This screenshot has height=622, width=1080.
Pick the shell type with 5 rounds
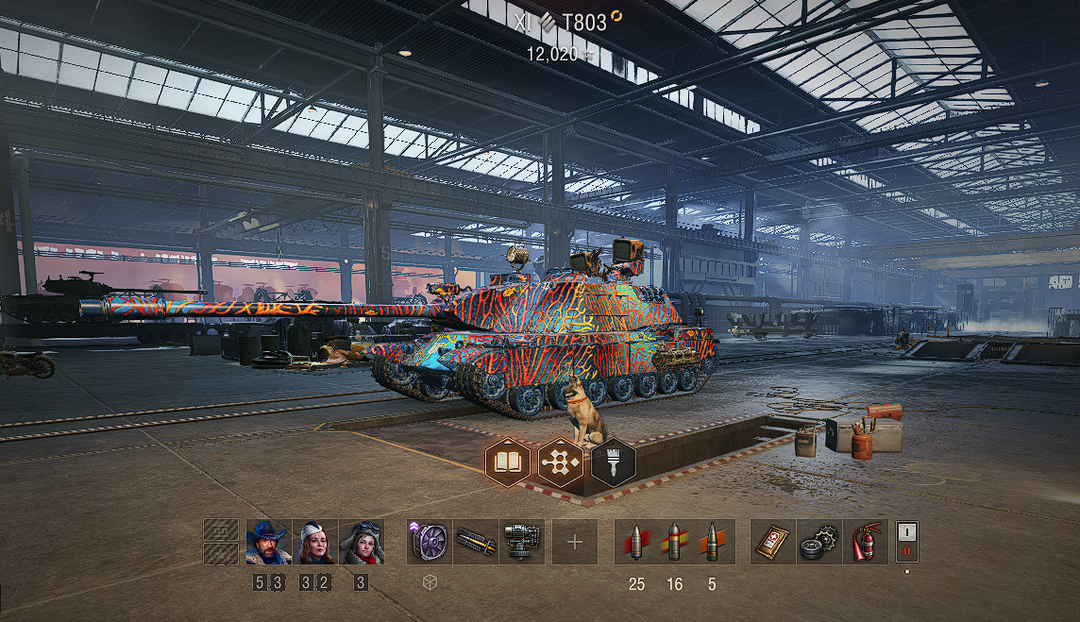[712, 542]
